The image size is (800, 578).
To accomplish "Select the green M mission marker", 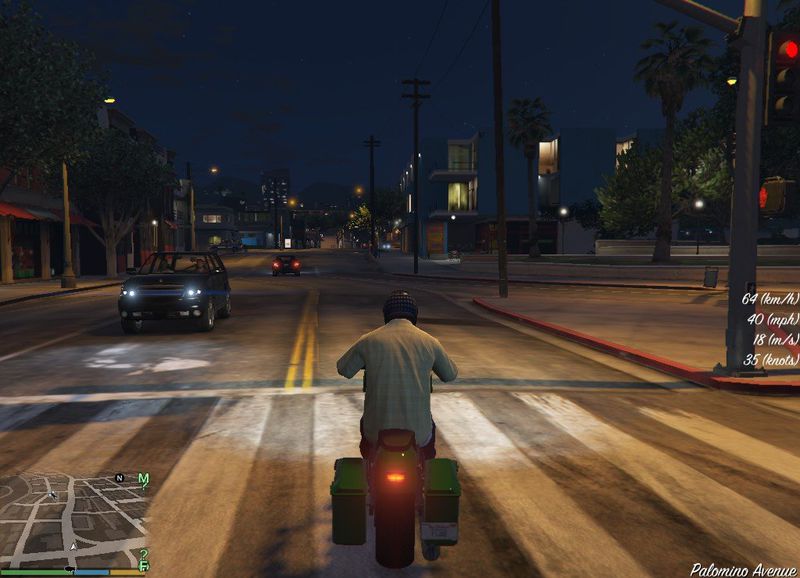I will (143, 479).
